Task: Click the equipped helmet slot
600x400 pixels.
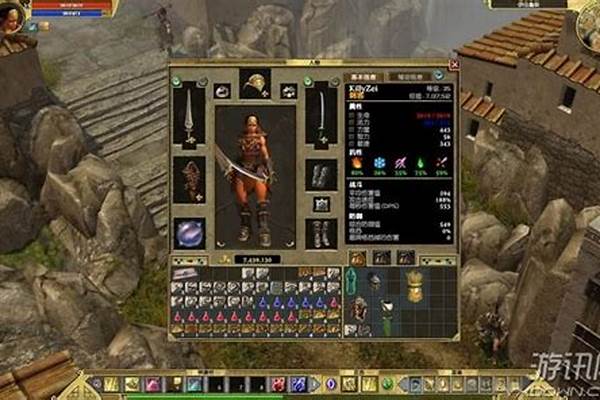Action: [x=255, y=83]
